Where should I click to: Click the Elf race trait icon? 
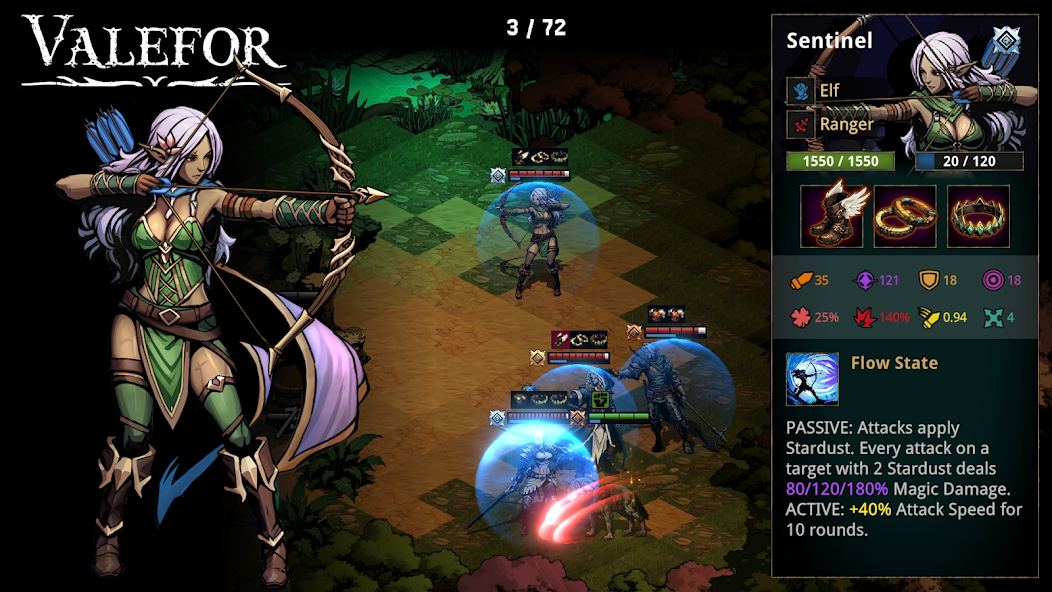(x=801, y=91)
